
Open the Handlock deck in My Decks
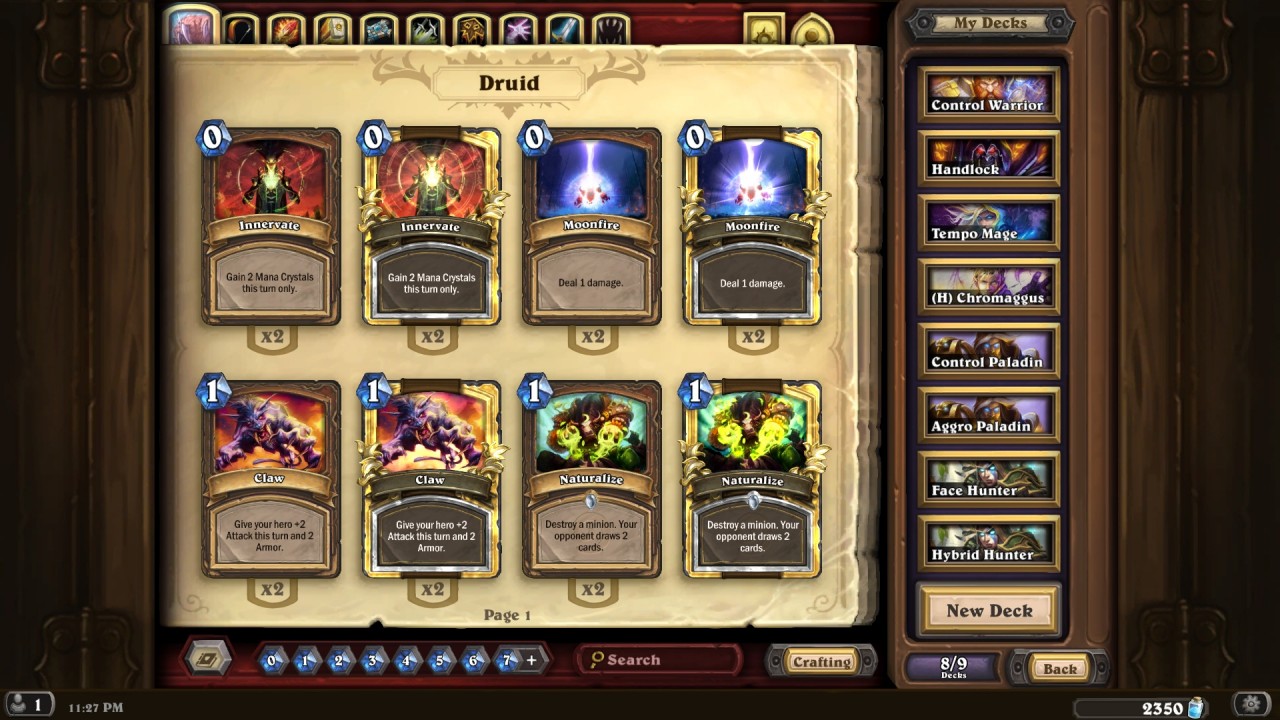click(988, 156)
